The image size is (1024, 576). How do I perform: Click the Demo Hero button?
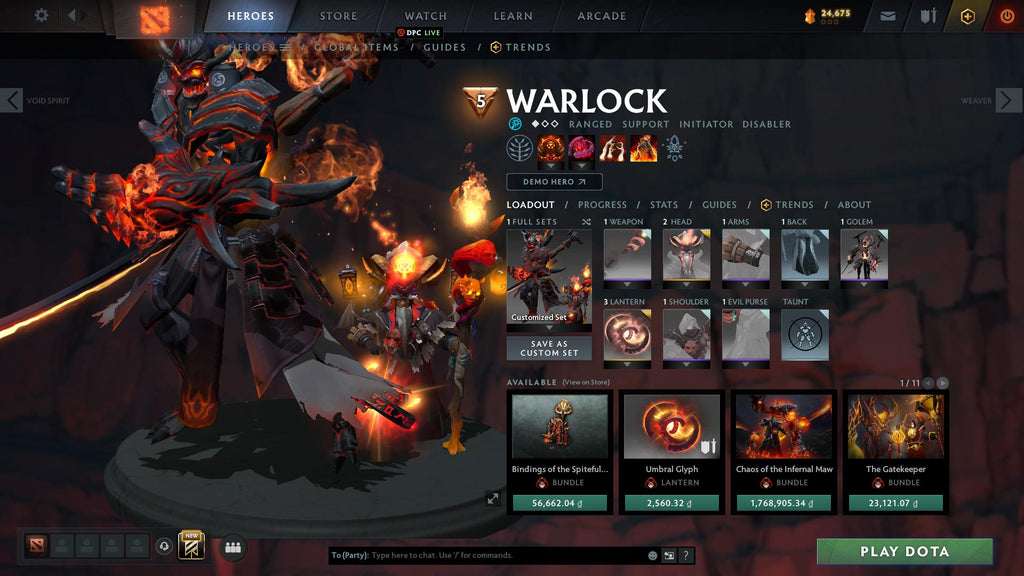[x=554, y=182]
